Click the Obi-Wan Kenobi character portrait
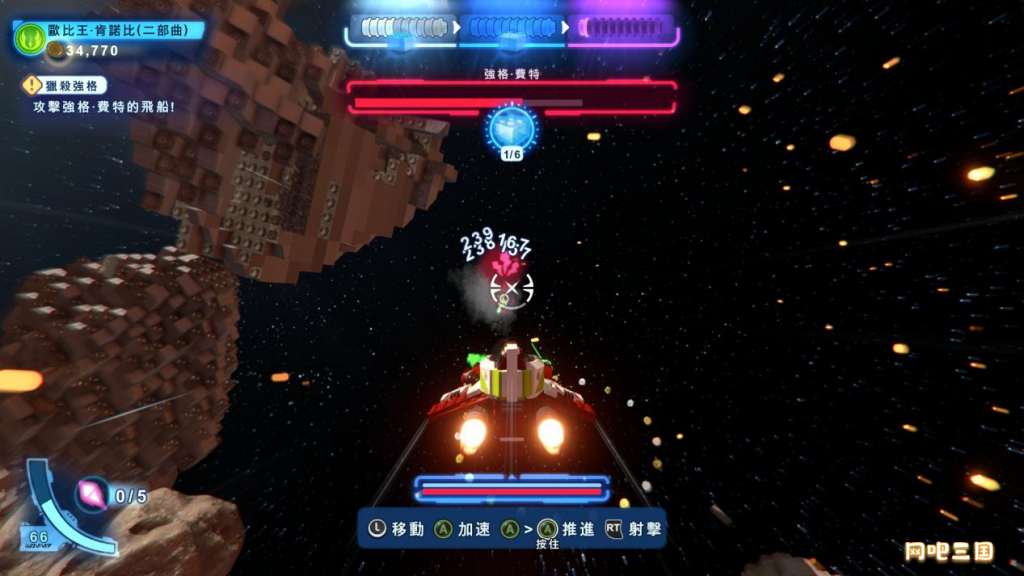 (x=29, y=39)
